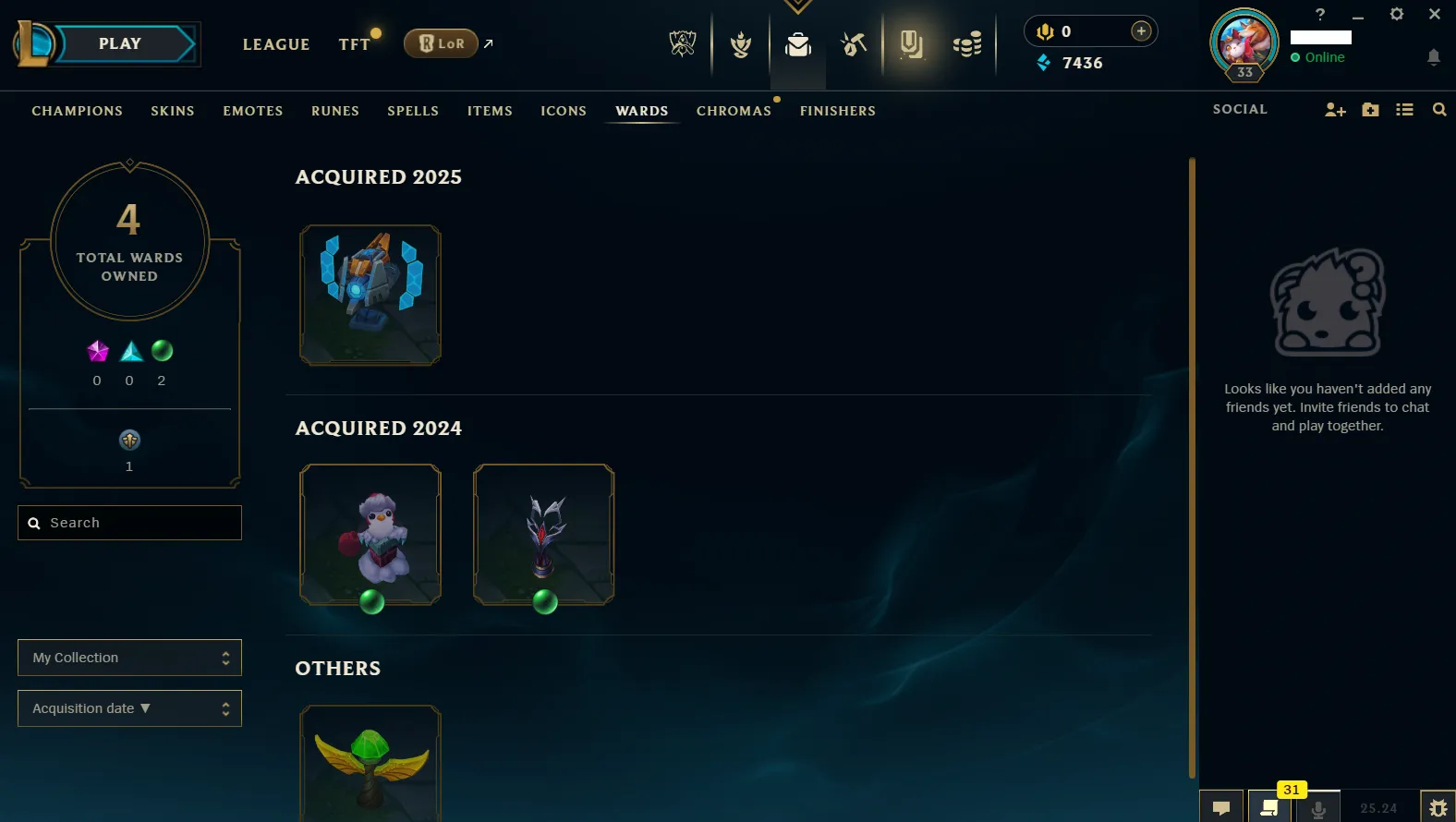Click the Add Friend icon in Social panel

point(1335,109)
